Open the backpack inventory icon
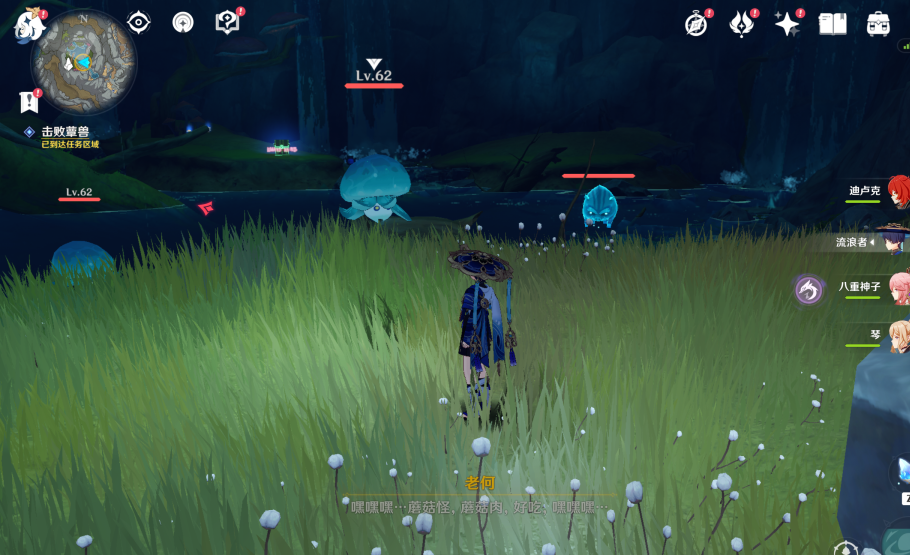This screenshot has width=910, height=555. click(878, 24)
